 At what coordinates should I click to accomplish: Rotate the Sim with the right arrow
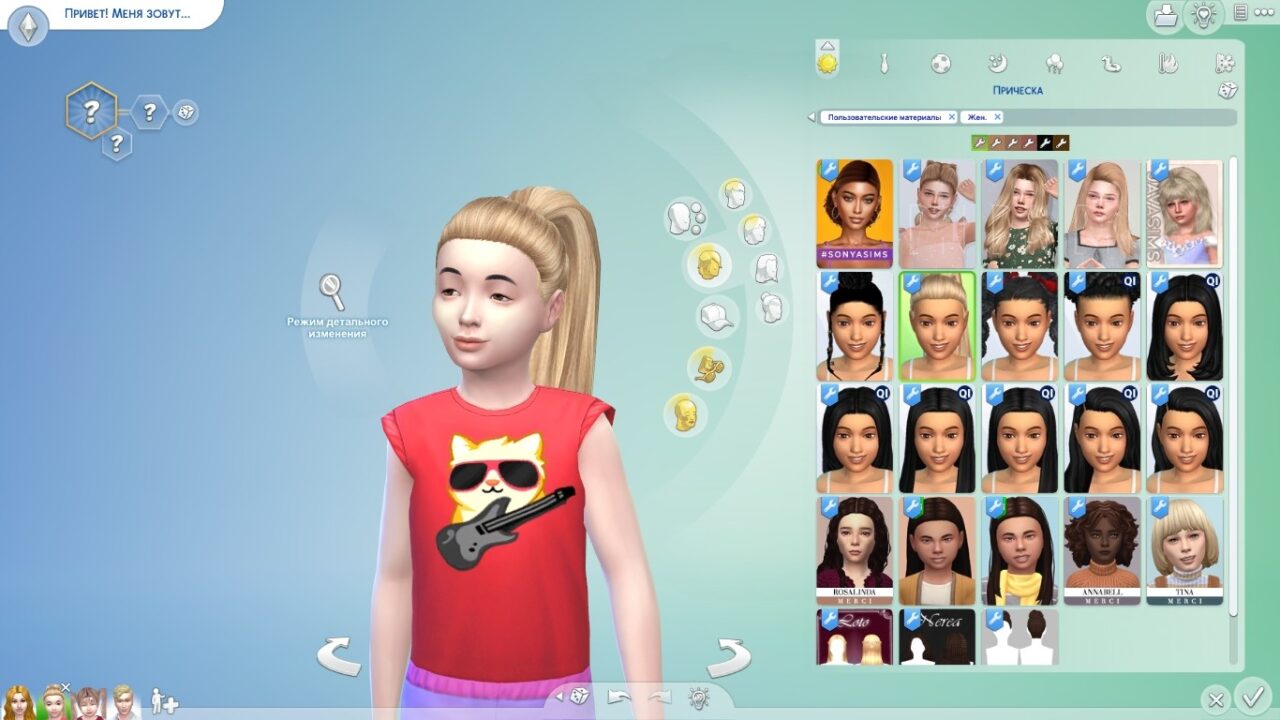coord(728,658)
